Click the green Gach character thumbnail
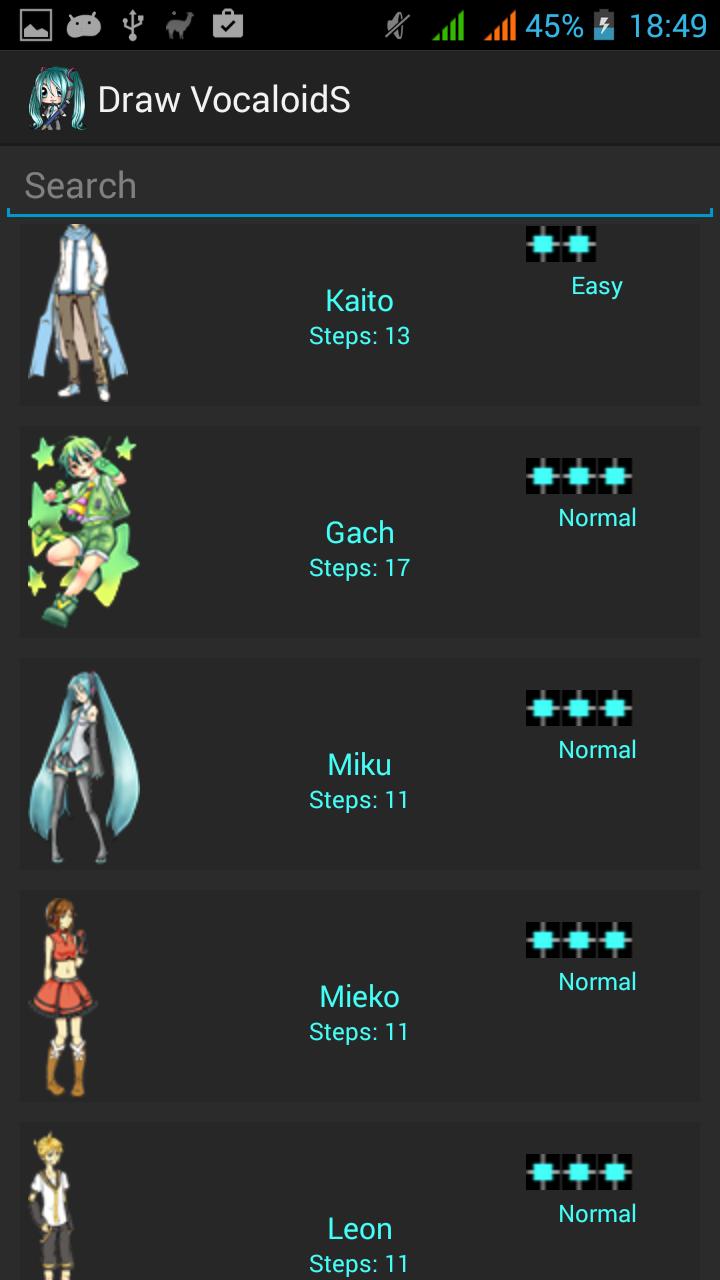Screen dimensions: 720x1280 [82, 531]
